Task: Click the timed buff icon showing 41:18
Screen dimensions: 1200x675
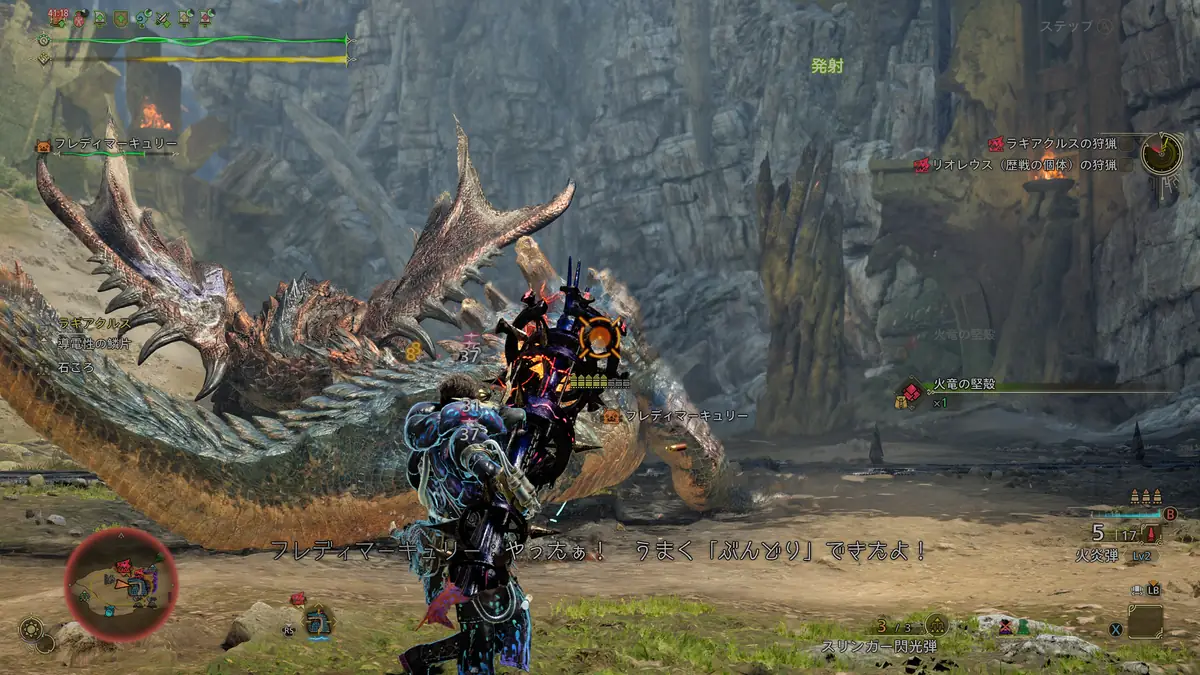Action: tap(58, 16)
